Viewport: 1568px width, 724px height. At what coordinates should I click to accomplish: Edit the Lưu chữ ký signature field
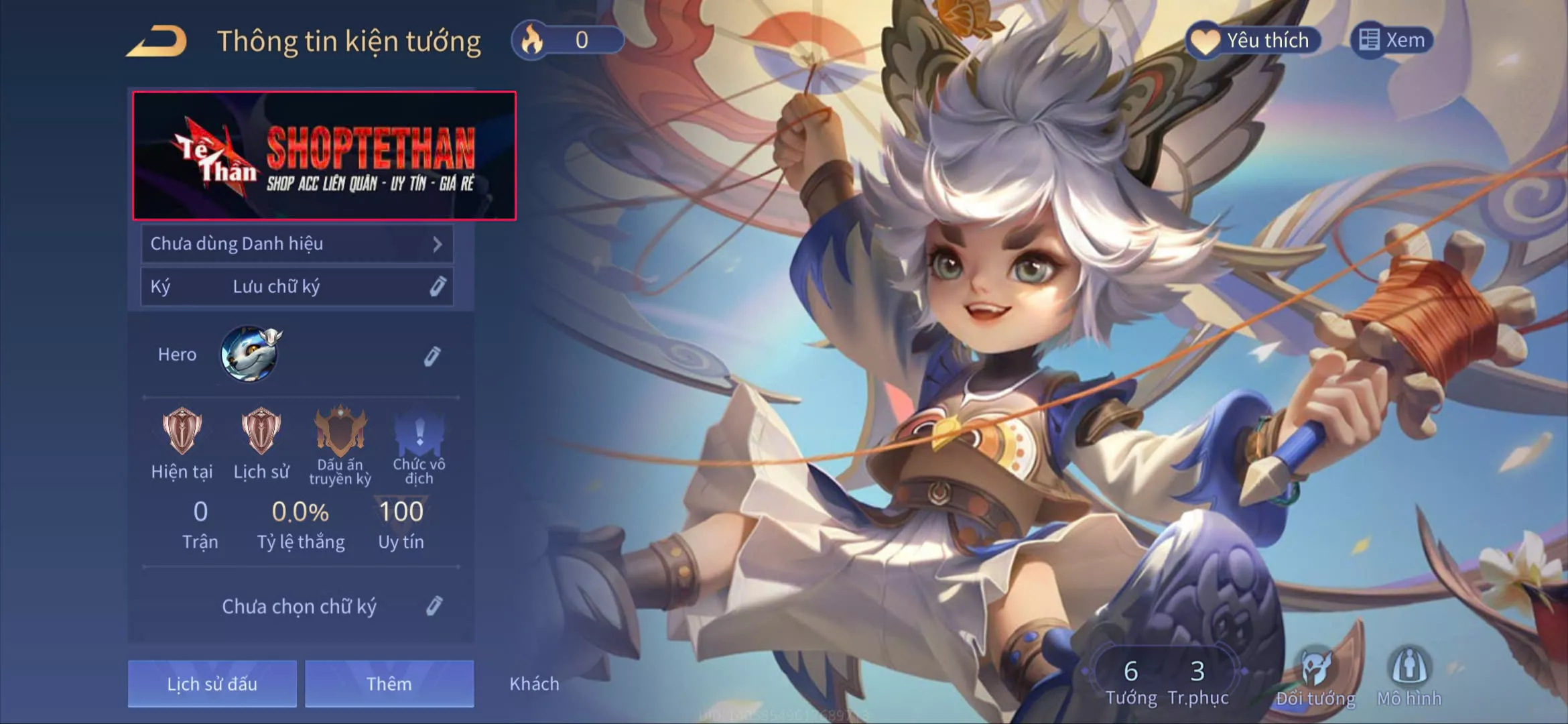[x=438, y=287]
